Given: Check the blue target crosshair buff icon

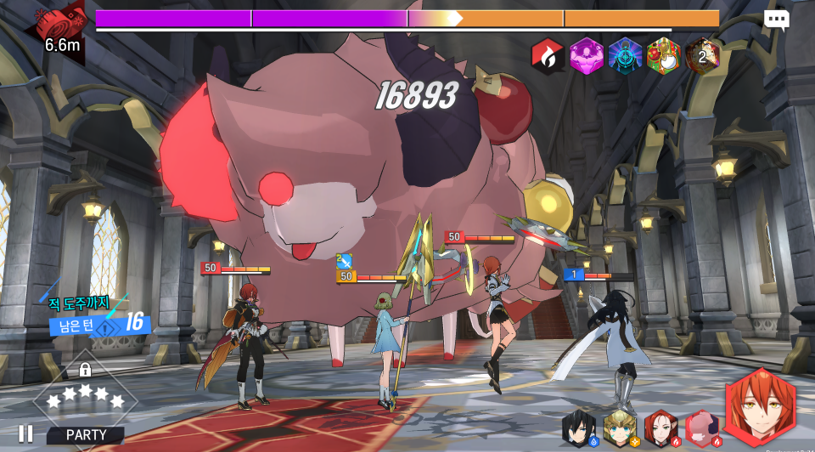Looking at the screenshot, I should 625,56.
